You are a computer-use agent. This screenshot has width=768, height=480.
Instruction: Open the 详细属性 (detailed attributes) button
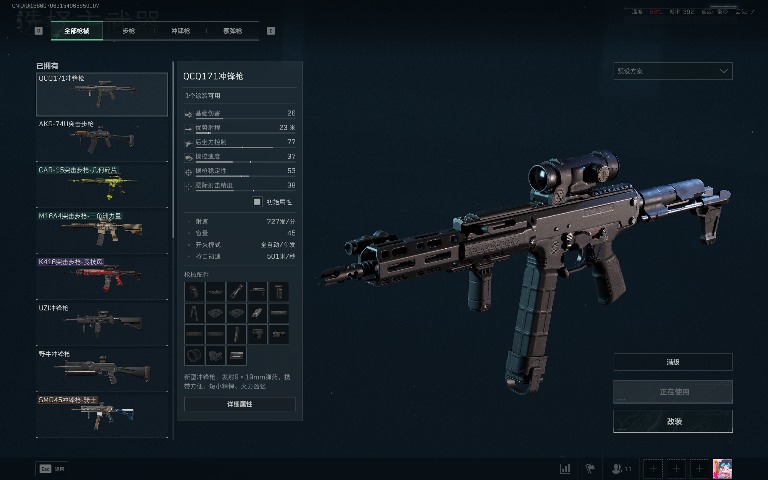click(240, 404)
